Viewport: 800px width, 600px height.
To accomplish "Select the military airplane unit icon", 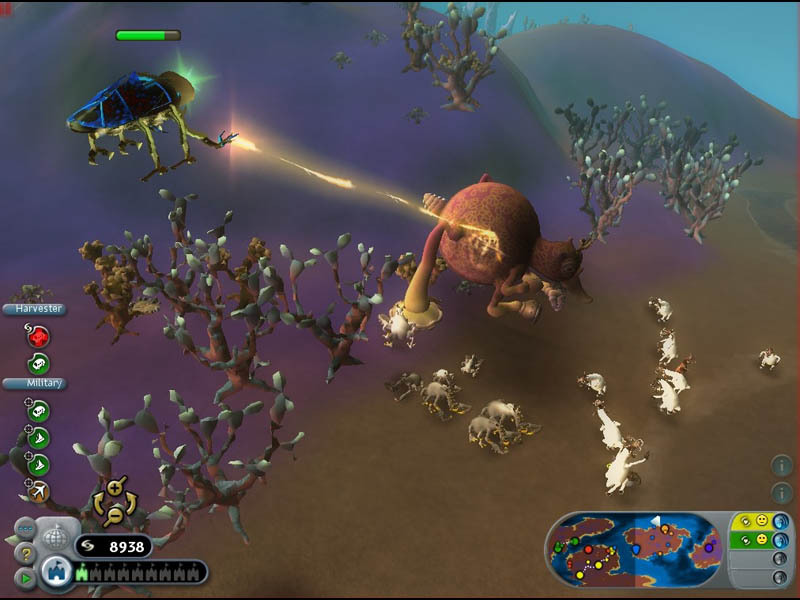I will (38, 490).
